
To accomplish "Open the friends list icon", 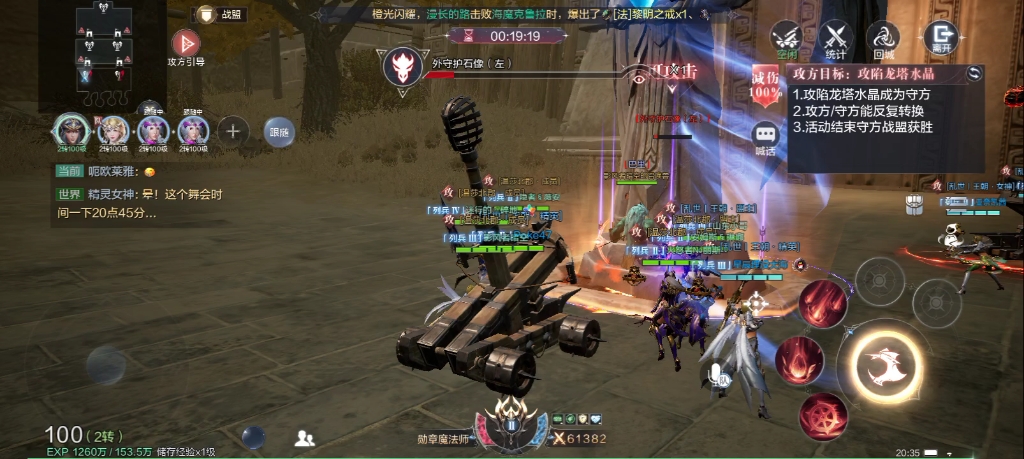I will click(x=305, y=438).
